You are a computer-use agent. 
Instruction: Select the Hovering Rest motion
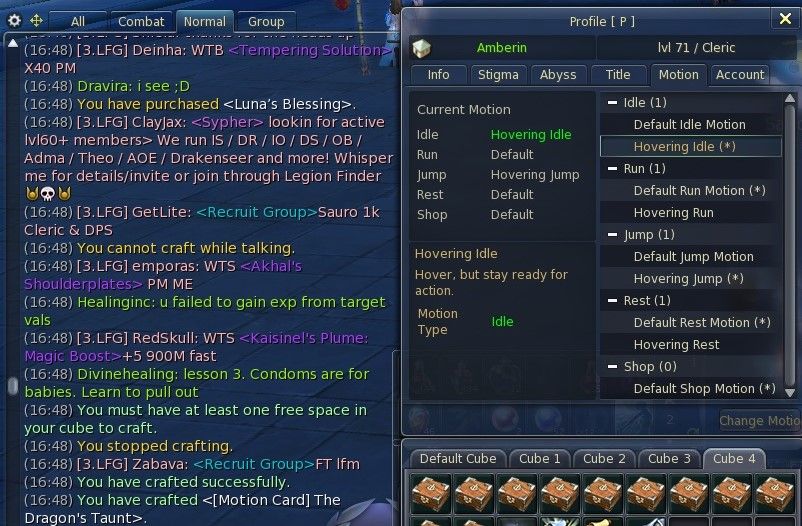point(676,345)
